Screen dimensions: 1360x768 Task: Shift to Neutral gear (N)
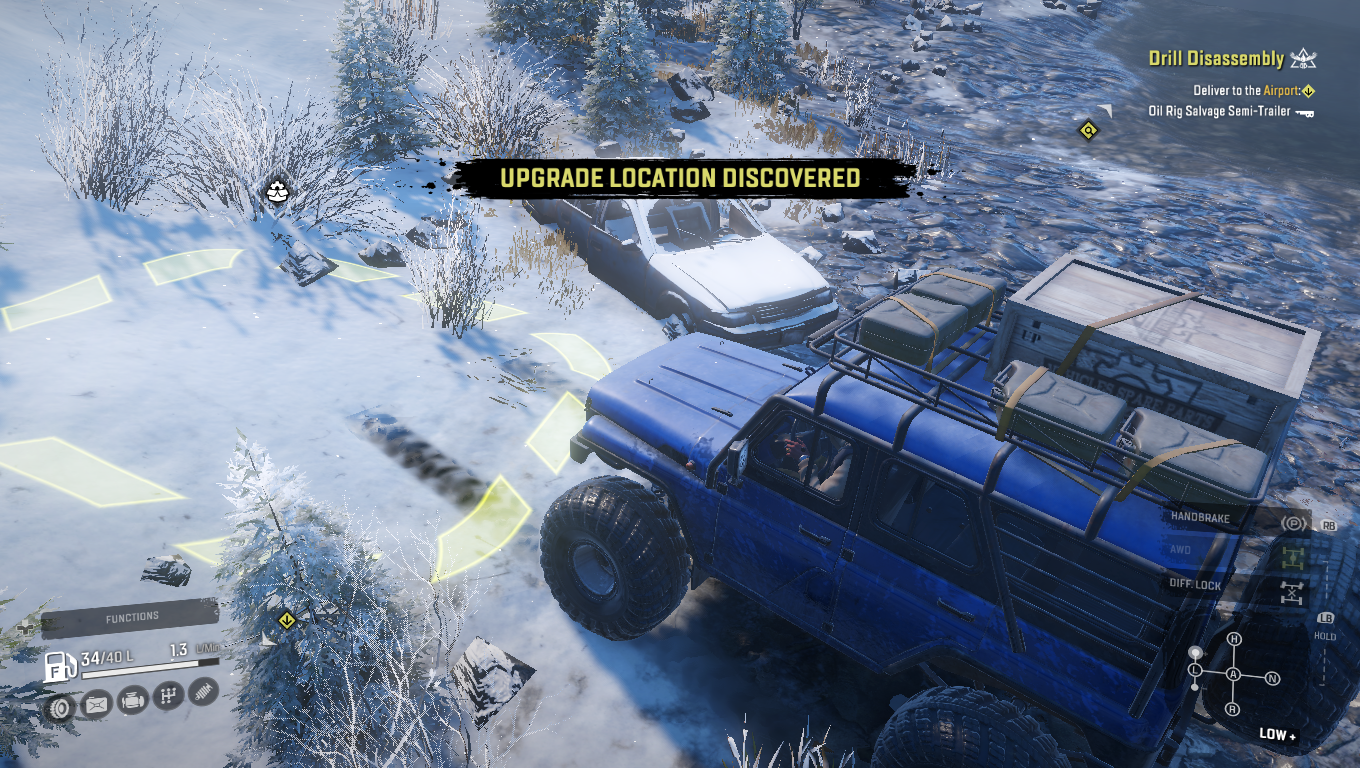1273,679
